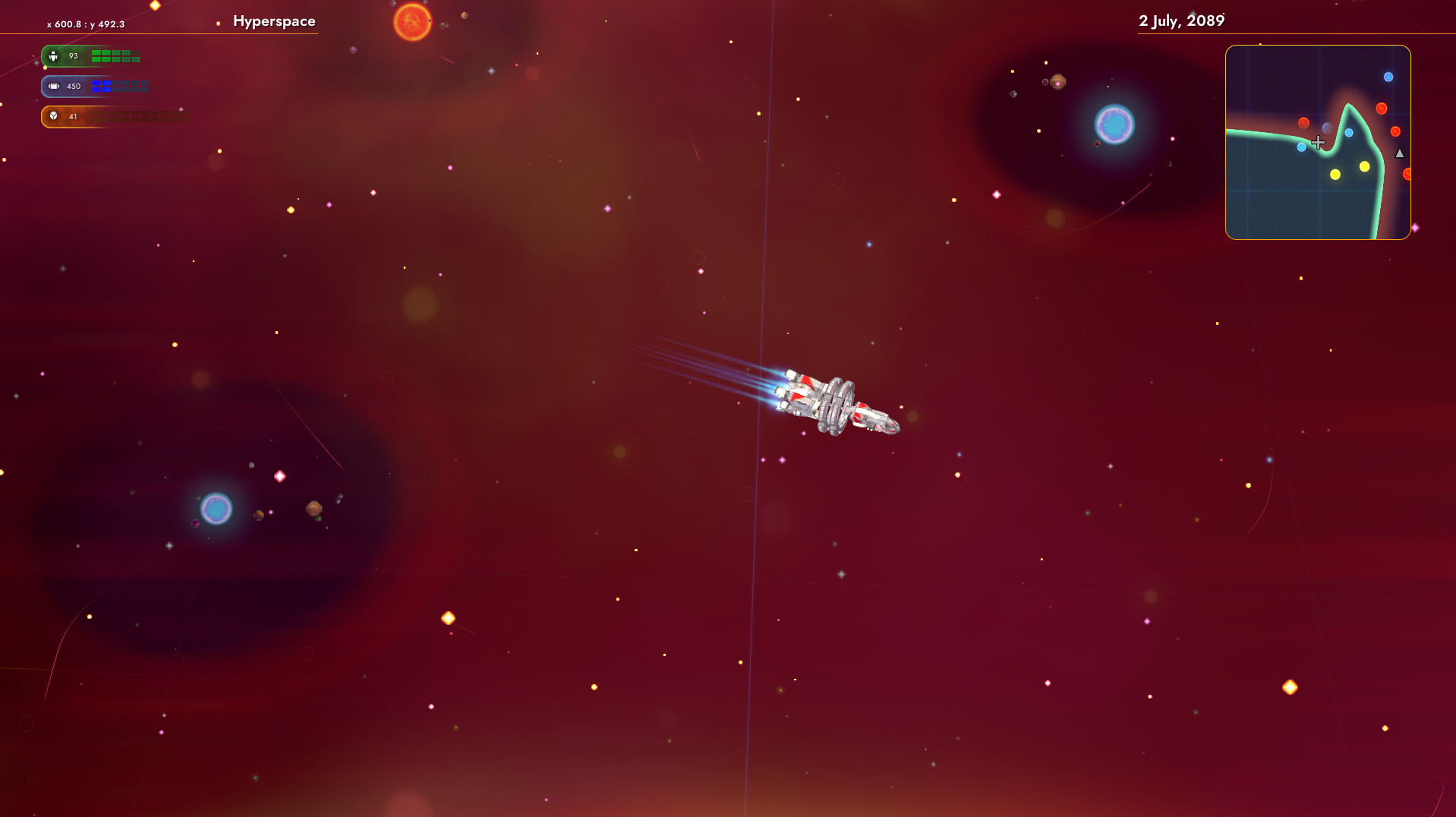Click the crosshair destination marker on the minimap
Image resolution: width=1456 pixels, height=817 pixels.
(1319, 142)
